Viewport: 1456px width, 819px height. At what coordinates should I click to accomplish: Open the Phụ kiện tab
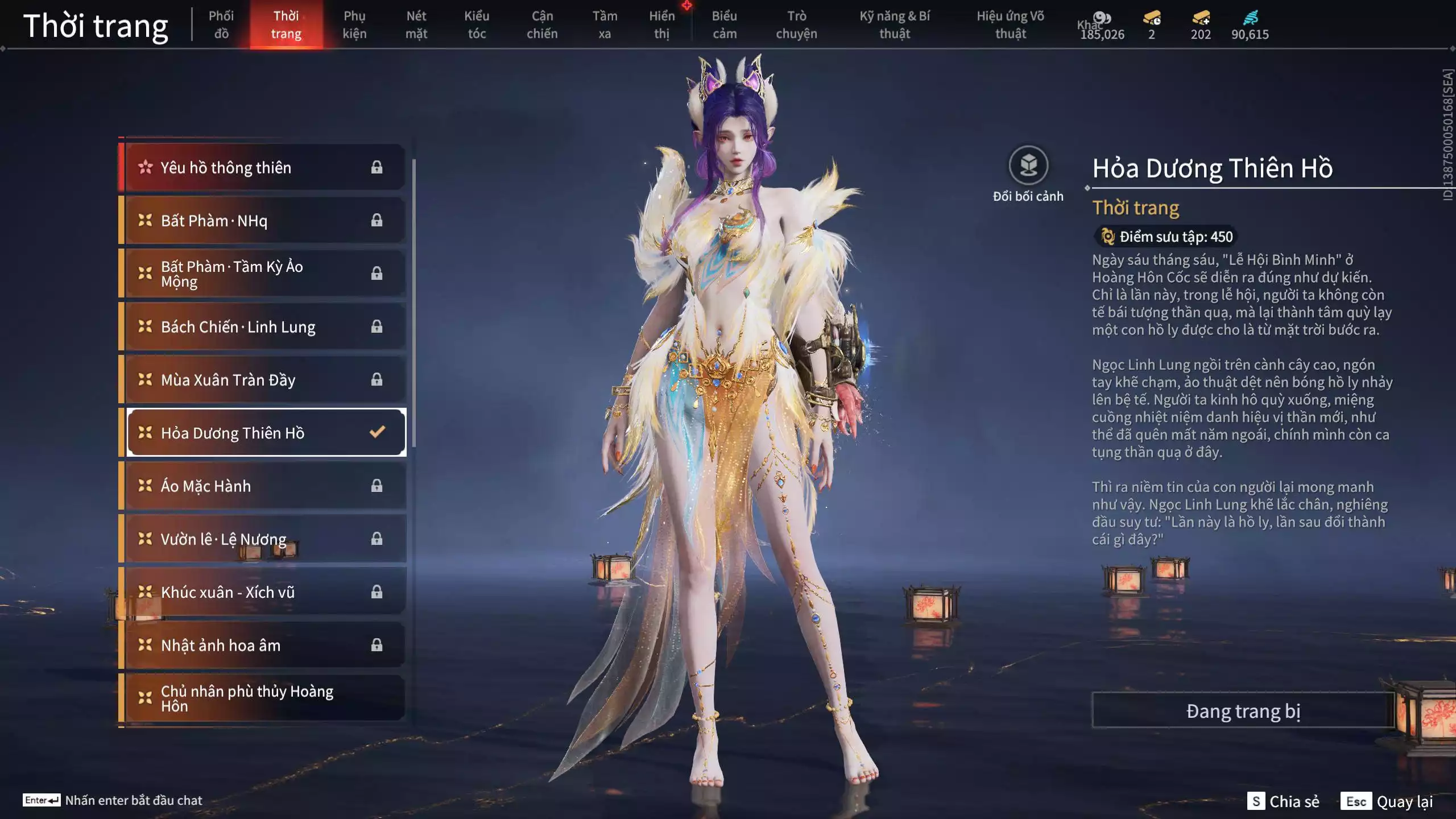click(x=354, y=25)
